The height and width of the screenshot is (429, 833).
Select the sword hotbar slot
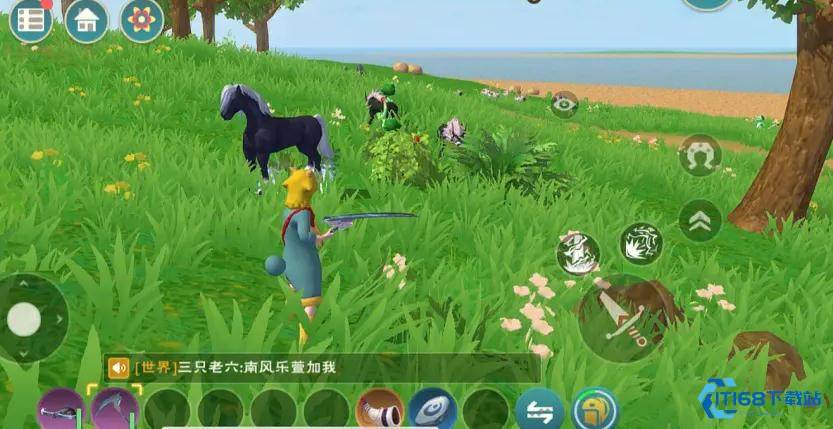click(x=61, y=410)
